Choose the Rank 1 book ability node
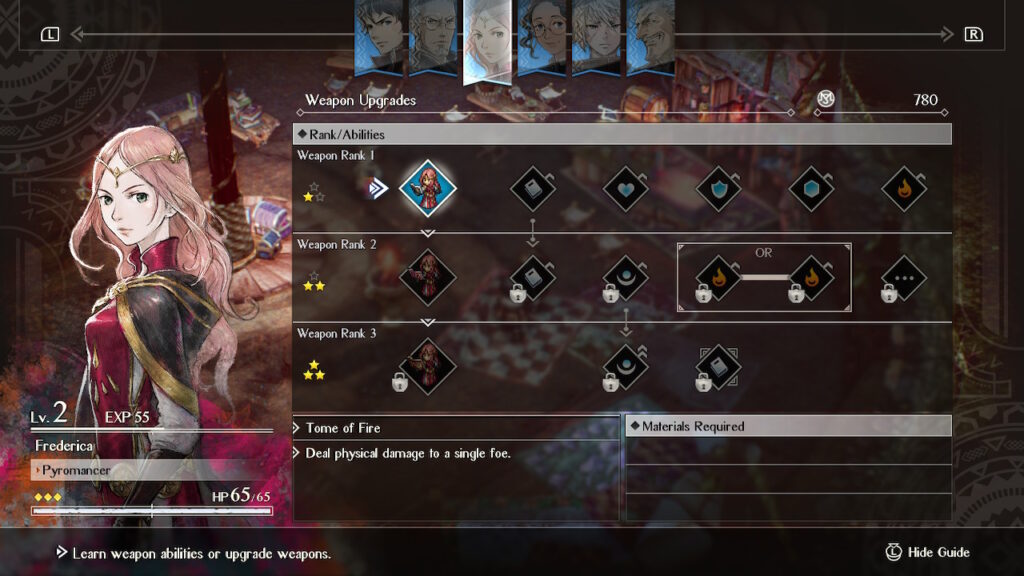1024x576 pixels. point(533,188)
